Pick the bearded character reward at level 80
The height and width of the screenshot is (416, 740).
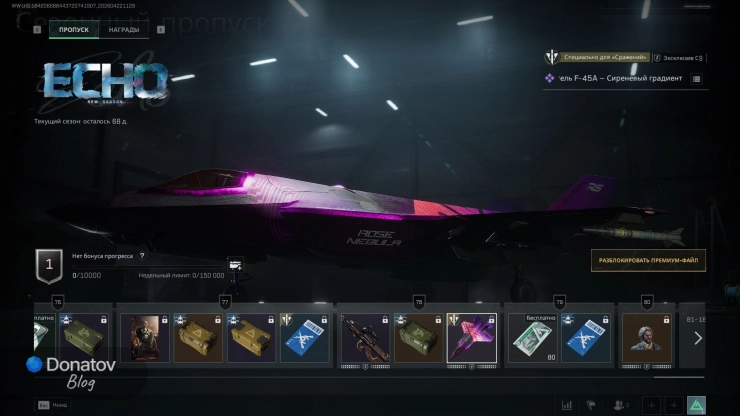[647, 338]
